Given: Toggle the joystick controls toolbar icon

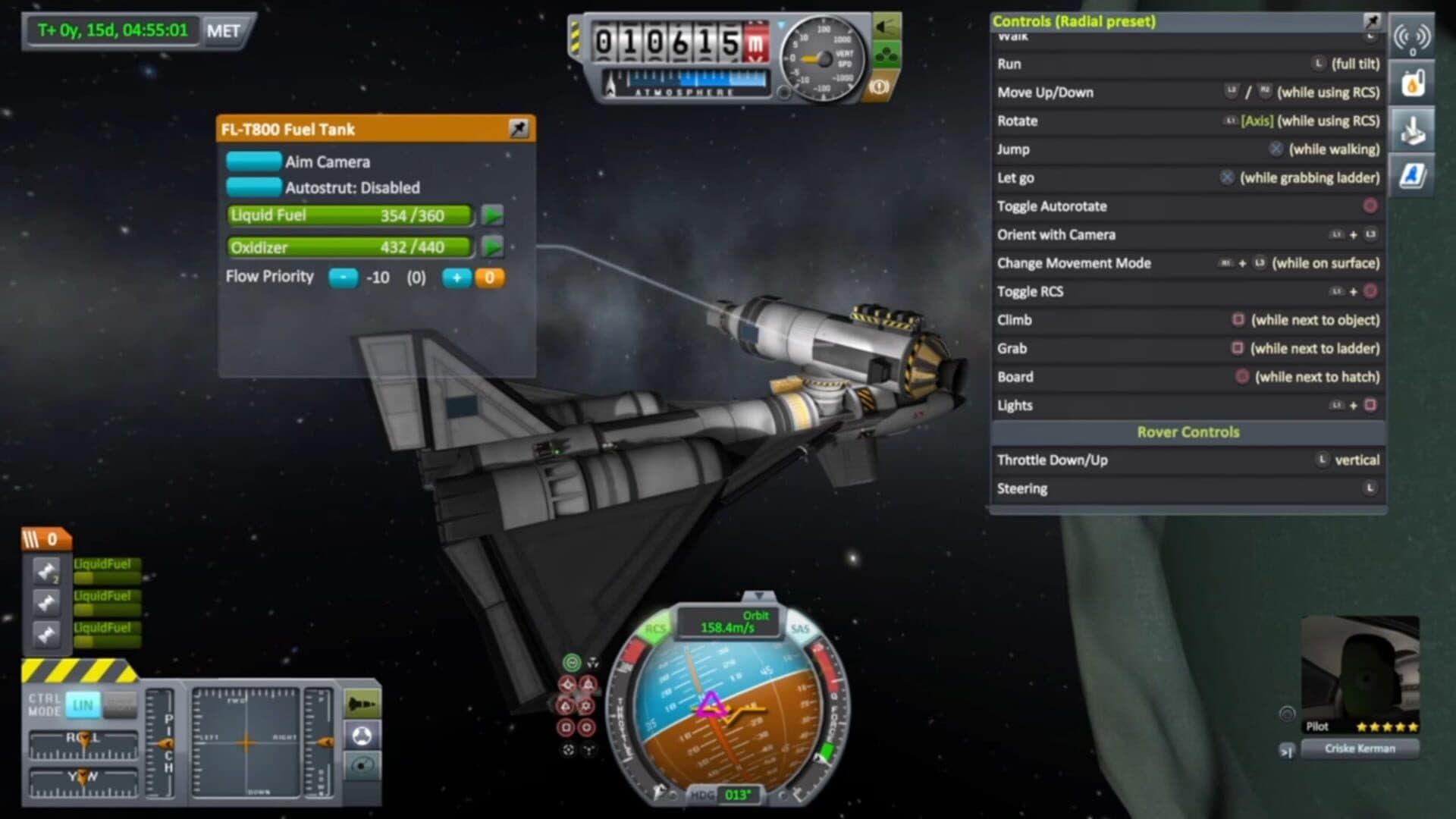Looking at the screenshot, I should (1411, 130).
